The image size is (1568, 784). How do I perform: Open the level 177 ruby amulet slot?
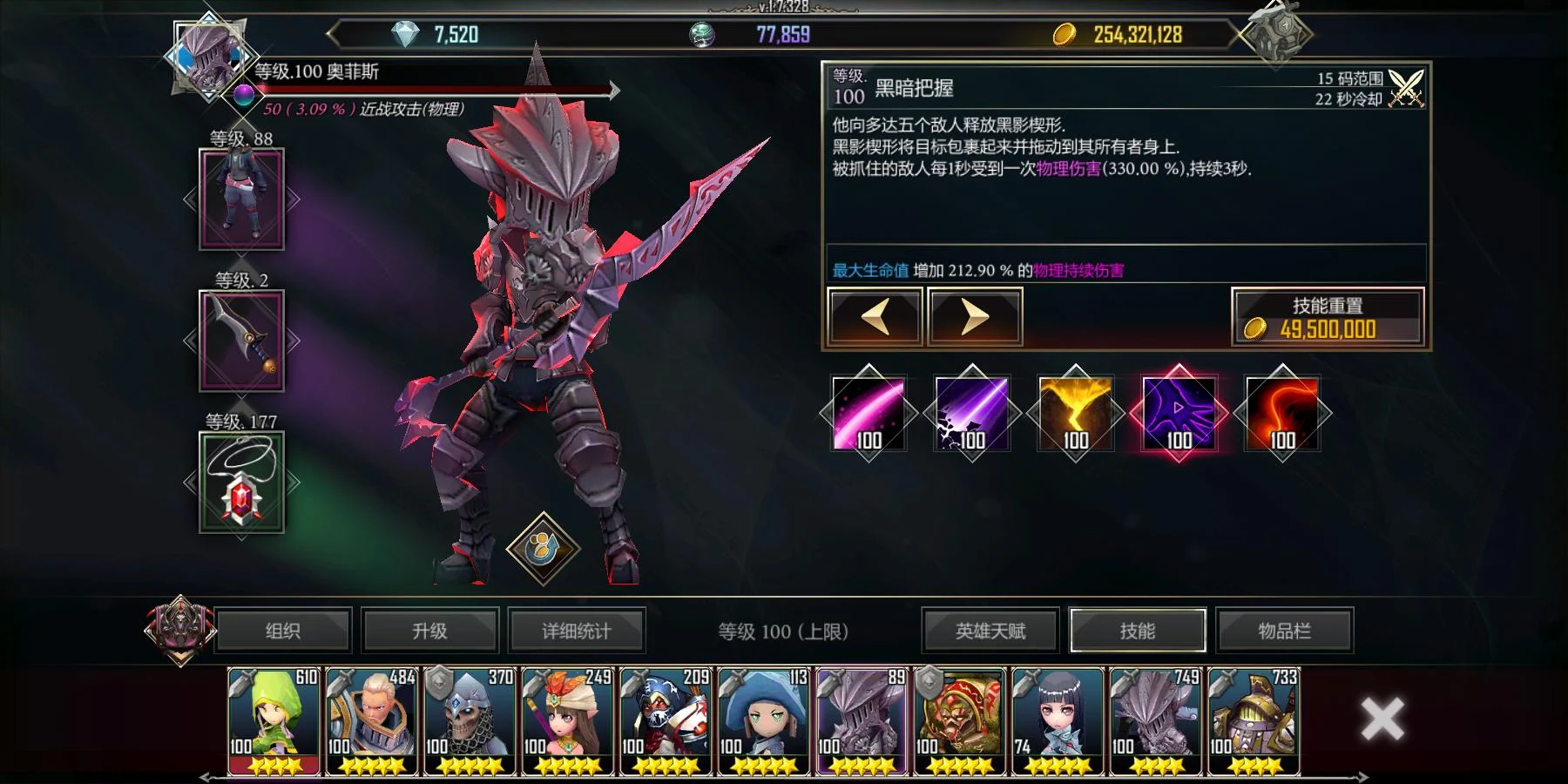[x=241, y=482]
